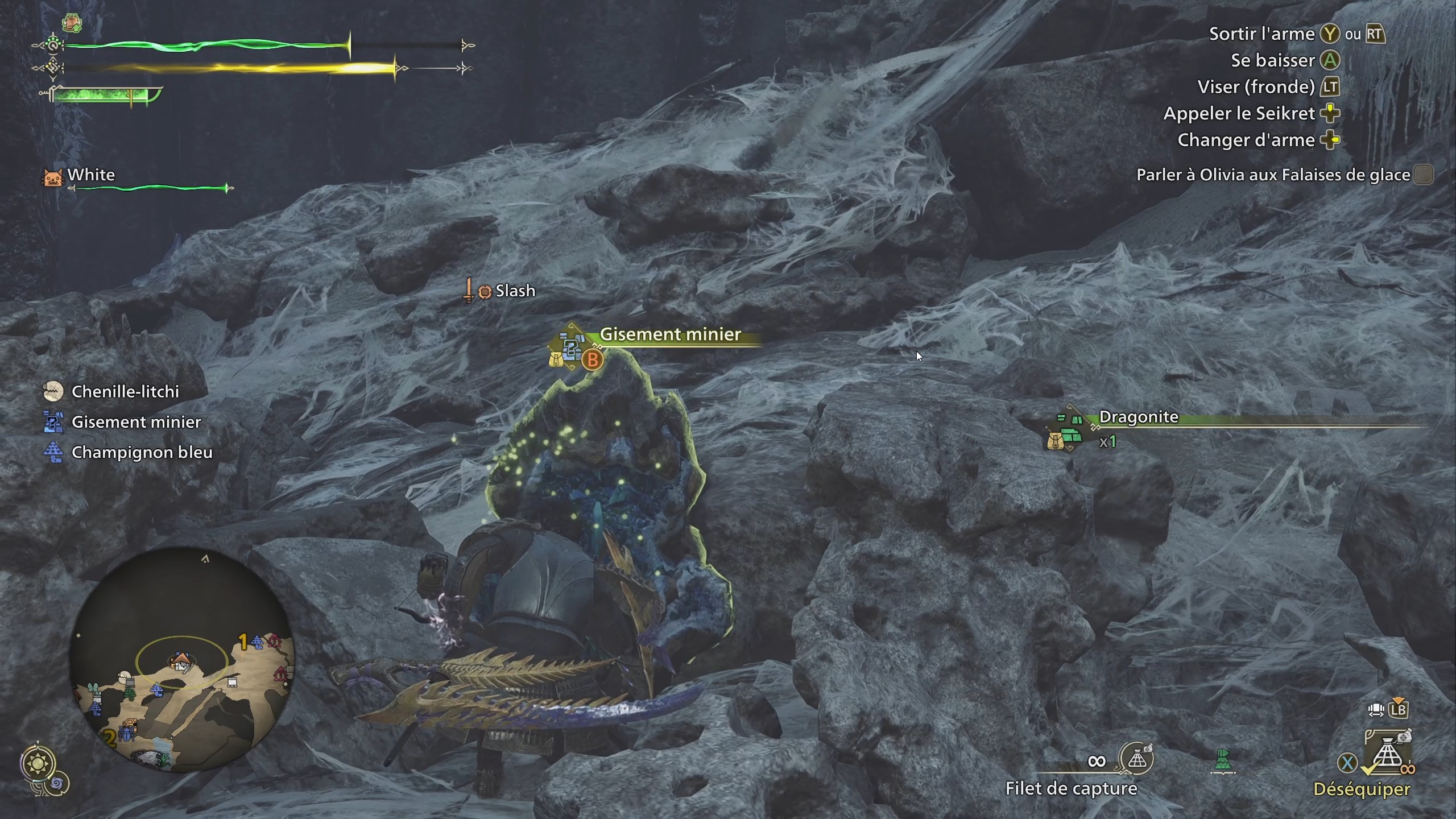Toggle slinger aim with the LT prompt
The width and height of the screenshot is (1456, 819).
(1331, 87)
